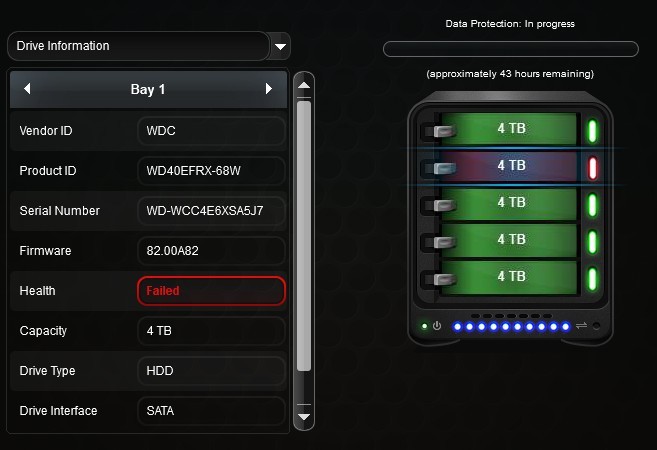This screenshot has height=450, width=657.
Task: Click the Drive Type HDD field
Action: coord(211,371)
